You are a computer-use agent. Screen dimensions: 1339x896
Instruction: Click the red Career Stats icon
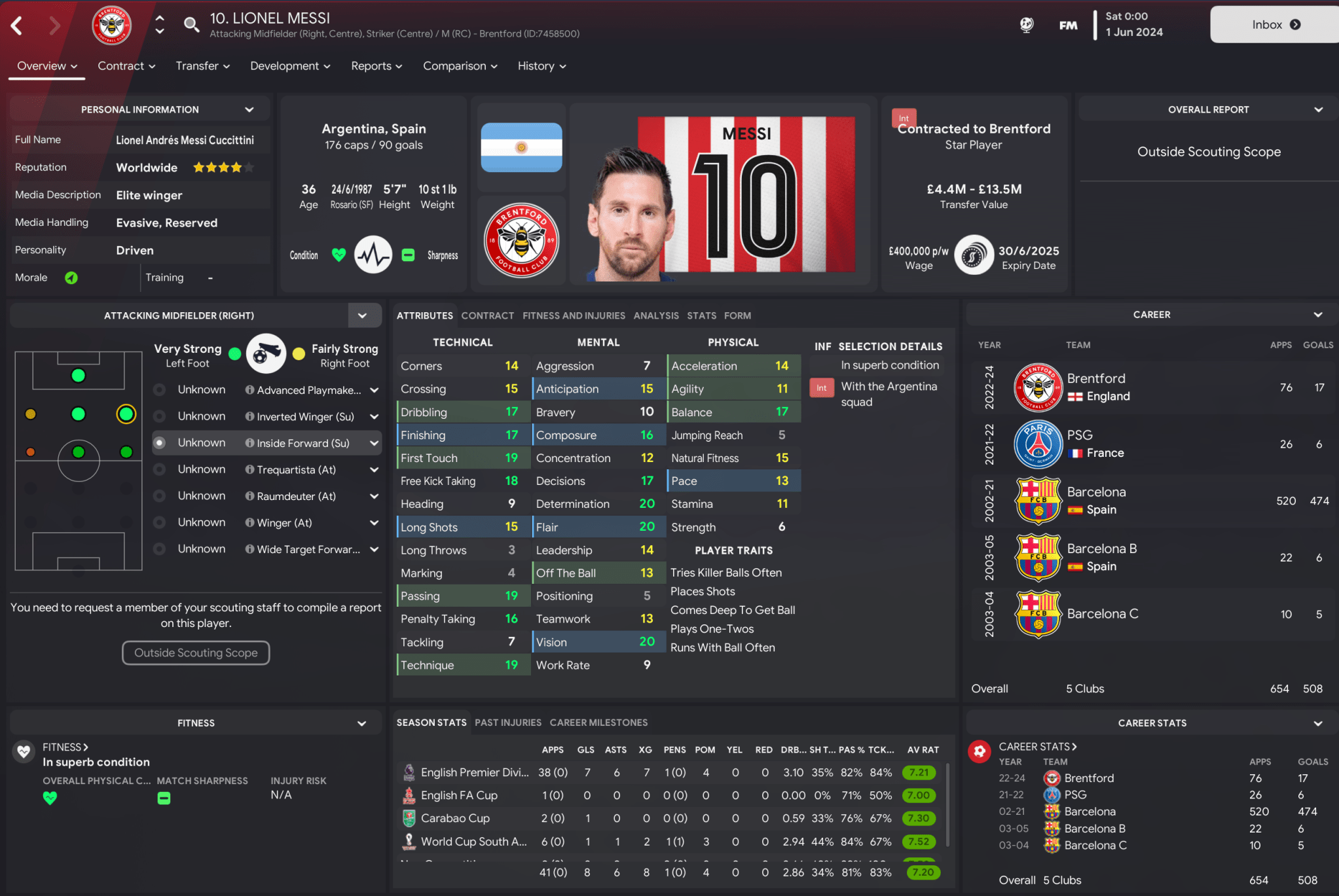tap(980, 751)
